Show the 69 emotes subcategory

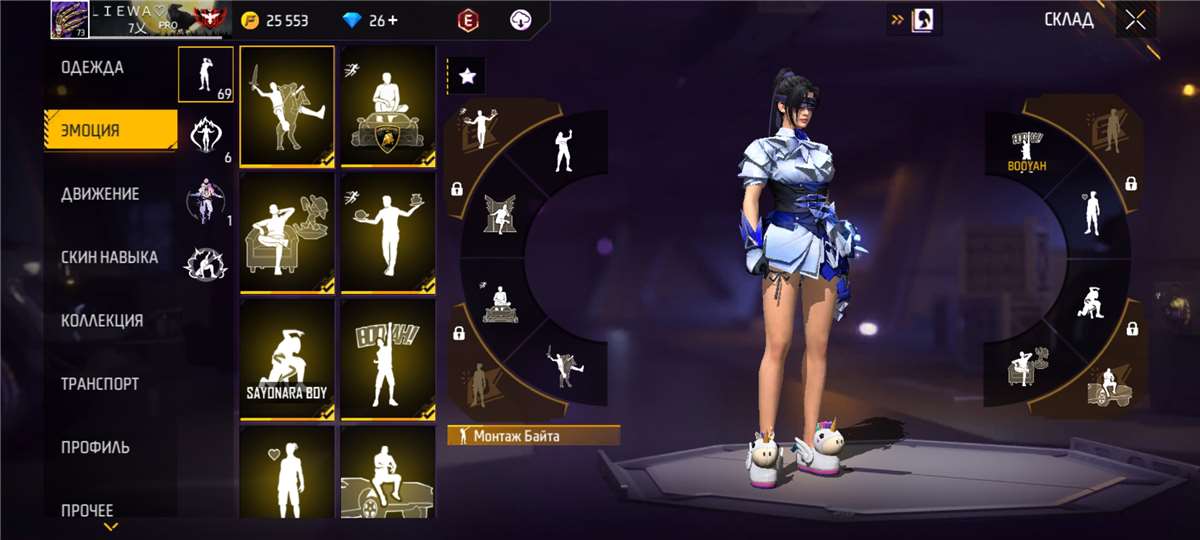pyautogui.click(x=206, y=75)
